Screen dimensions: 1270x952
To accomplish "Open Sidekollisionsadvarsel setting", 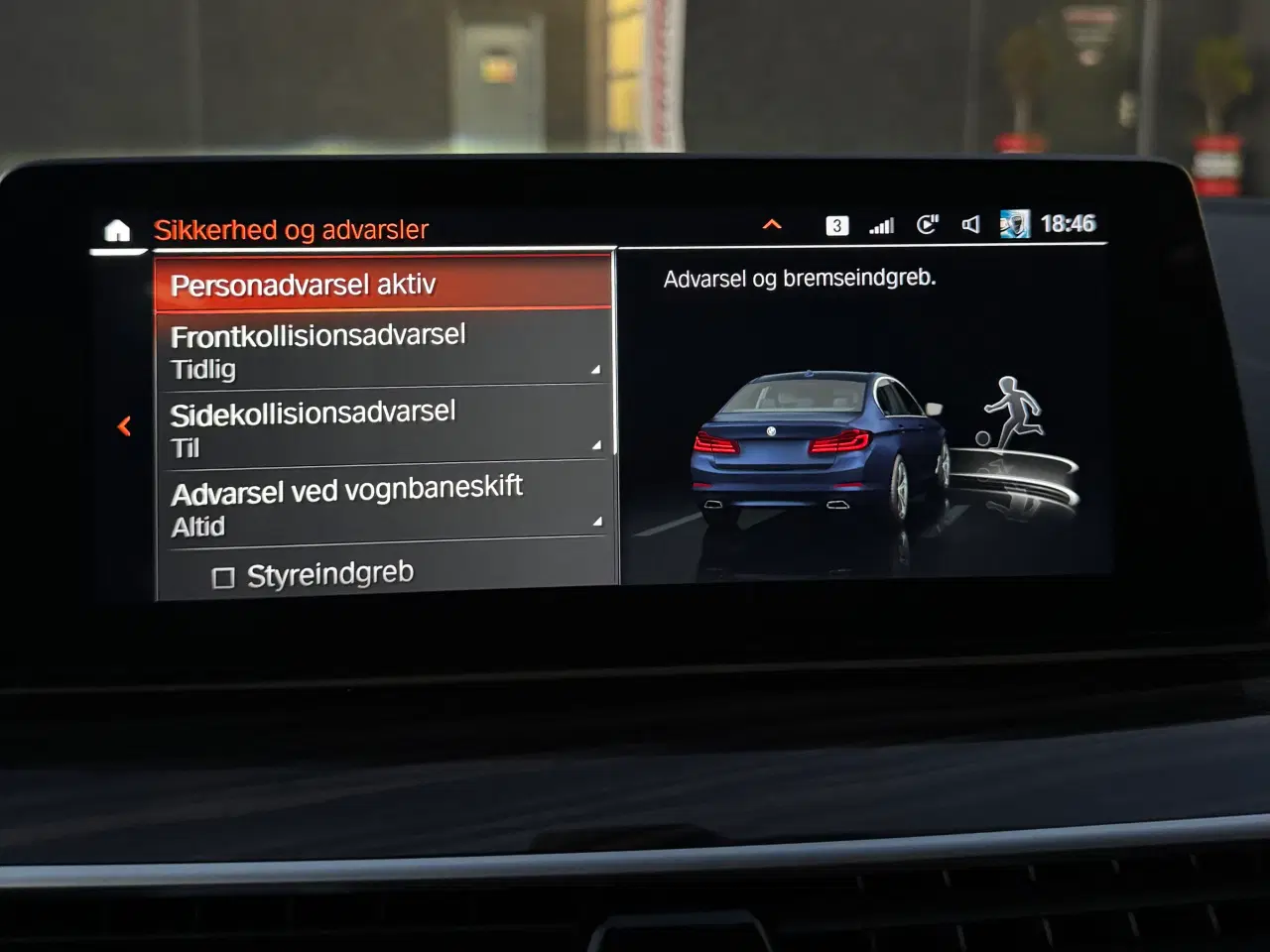I will point(383,427).
